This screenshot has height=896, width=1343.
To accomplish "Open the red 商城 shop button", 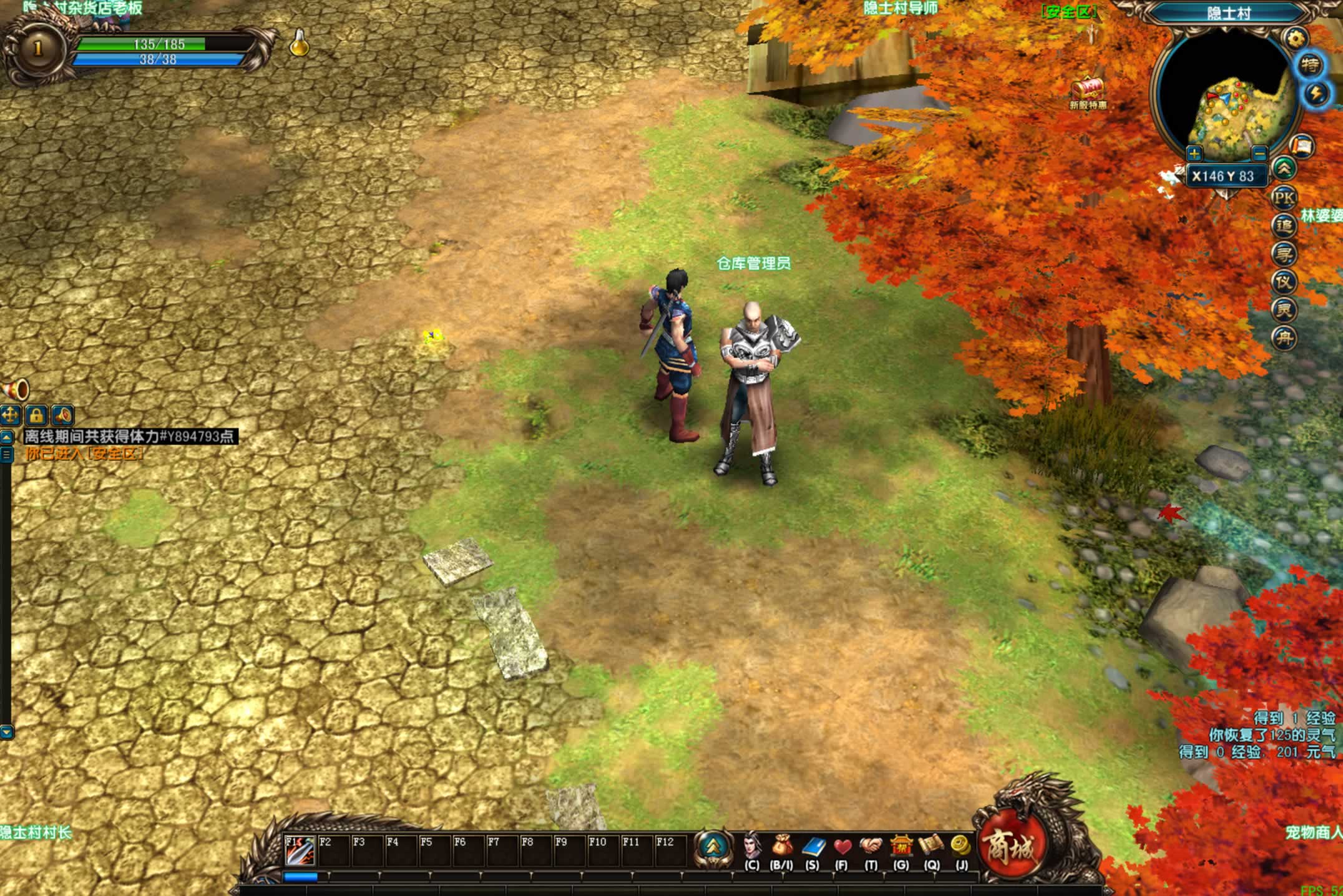I will (1010, 846).
